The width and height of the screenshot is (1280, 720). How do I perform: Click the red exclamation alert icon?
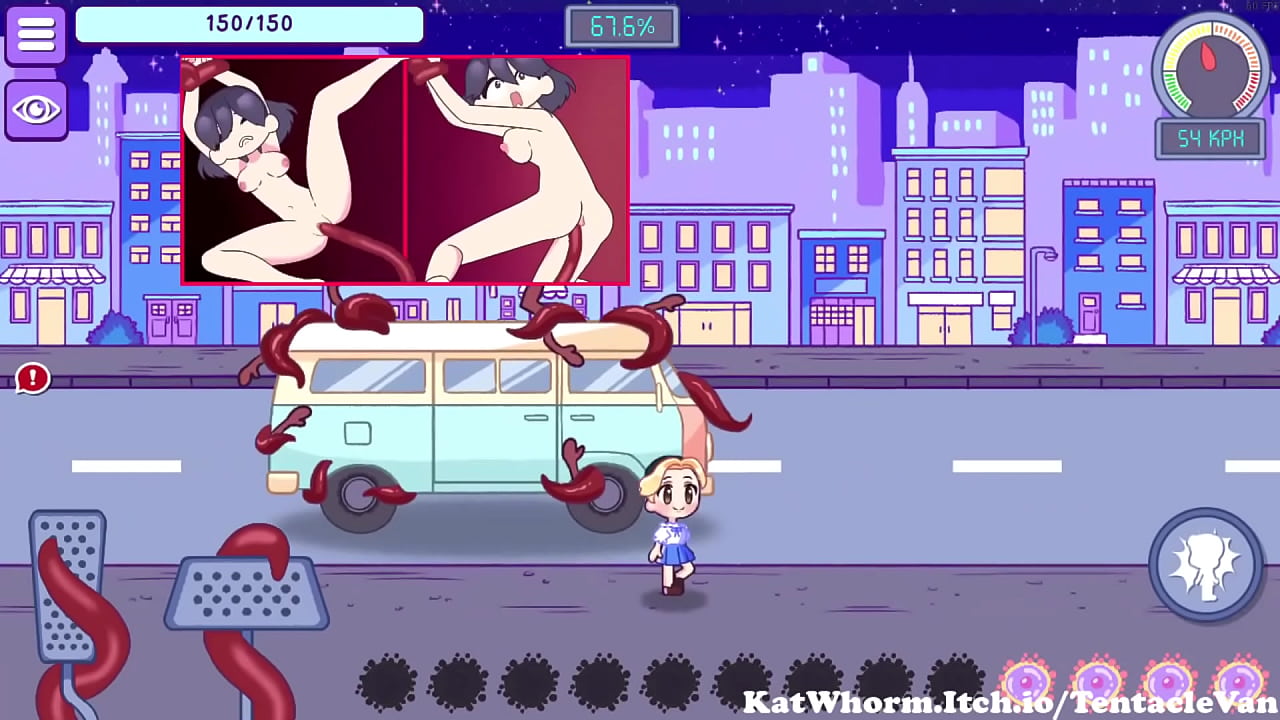[x=33, y=377]
